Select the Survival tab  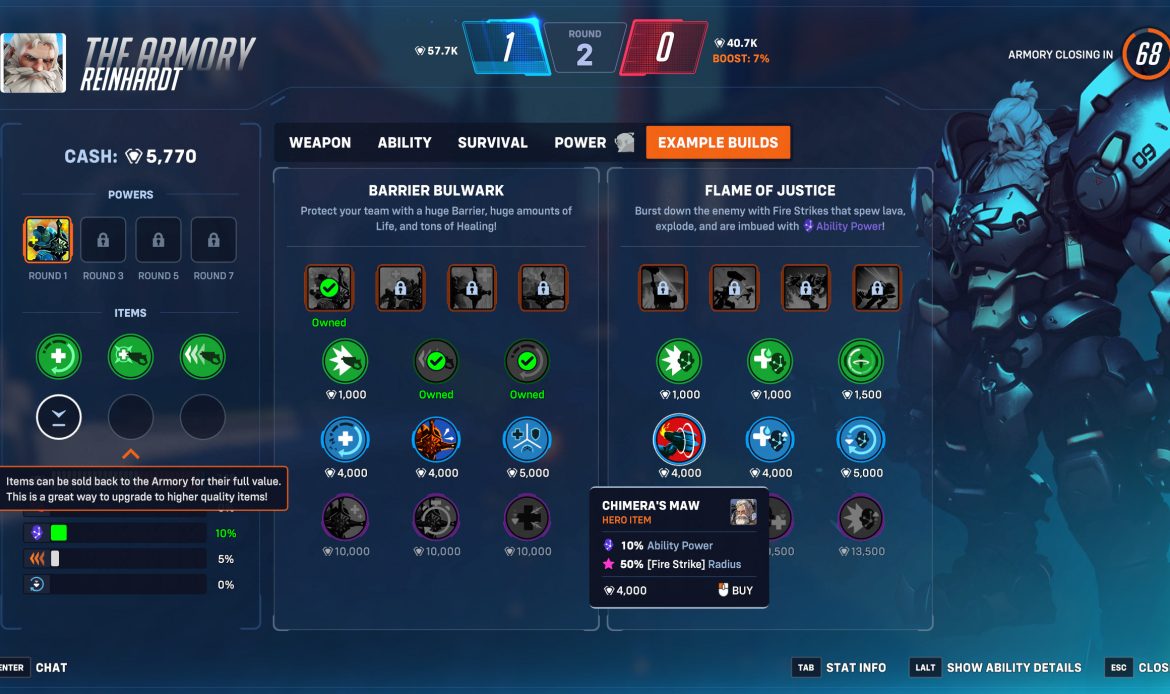492,143
